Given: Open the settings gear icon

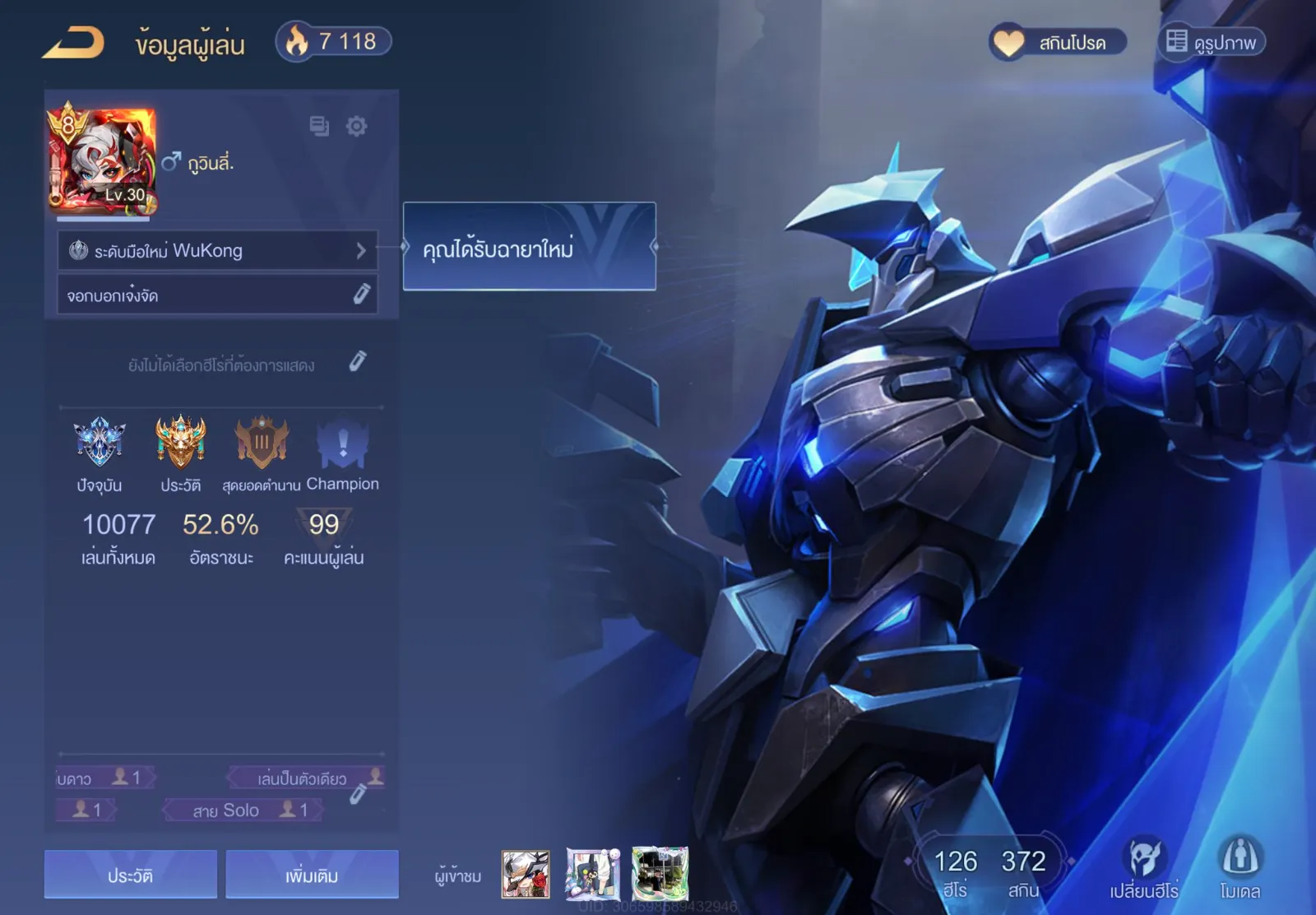Looking at the screenshot, I should pyautogui.click(x=356, y=126).
